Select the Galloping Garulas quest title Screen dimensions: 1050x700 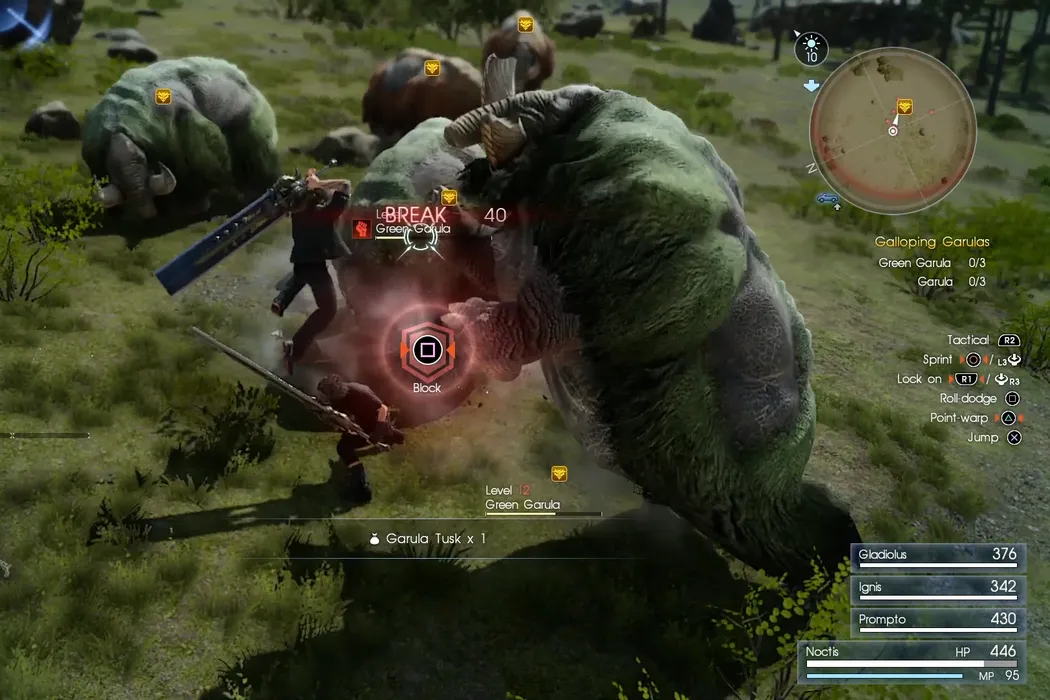[x=931, y=242]
